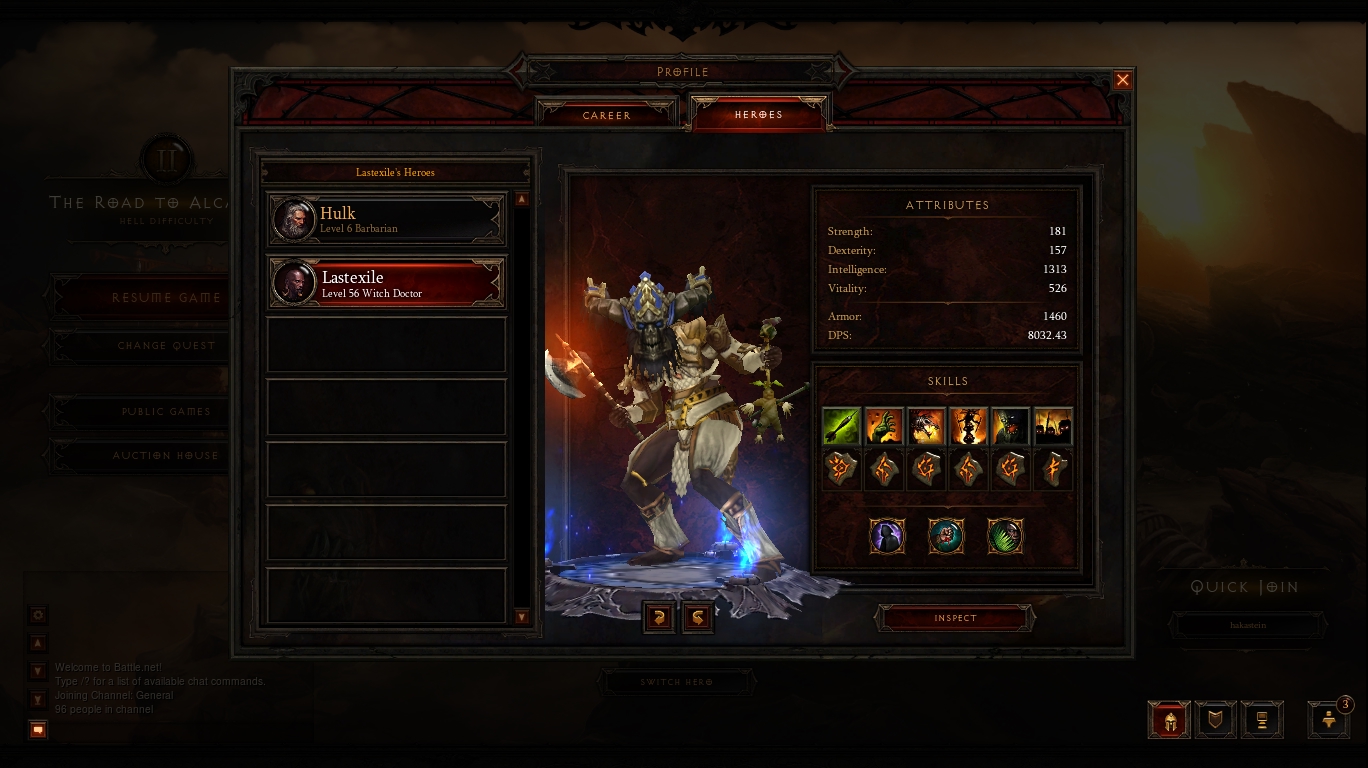Toggle the chat window speech bubble
Screen dimensions: 1368x768
[x=38, y=730]
